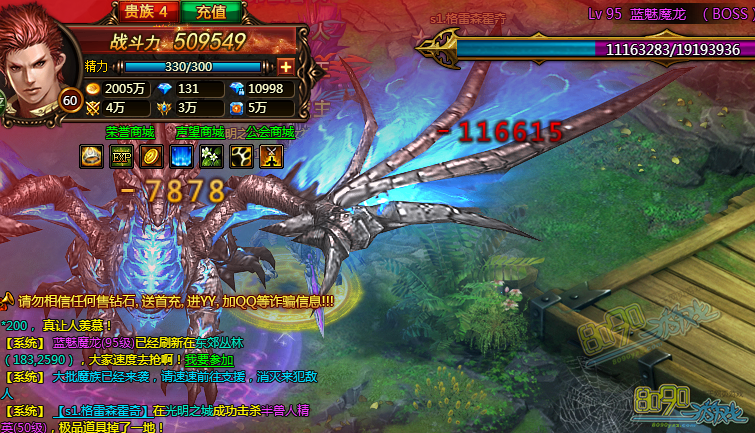755x433 pixels.
Task: Select the paw print buff icon
Action: 241,156
